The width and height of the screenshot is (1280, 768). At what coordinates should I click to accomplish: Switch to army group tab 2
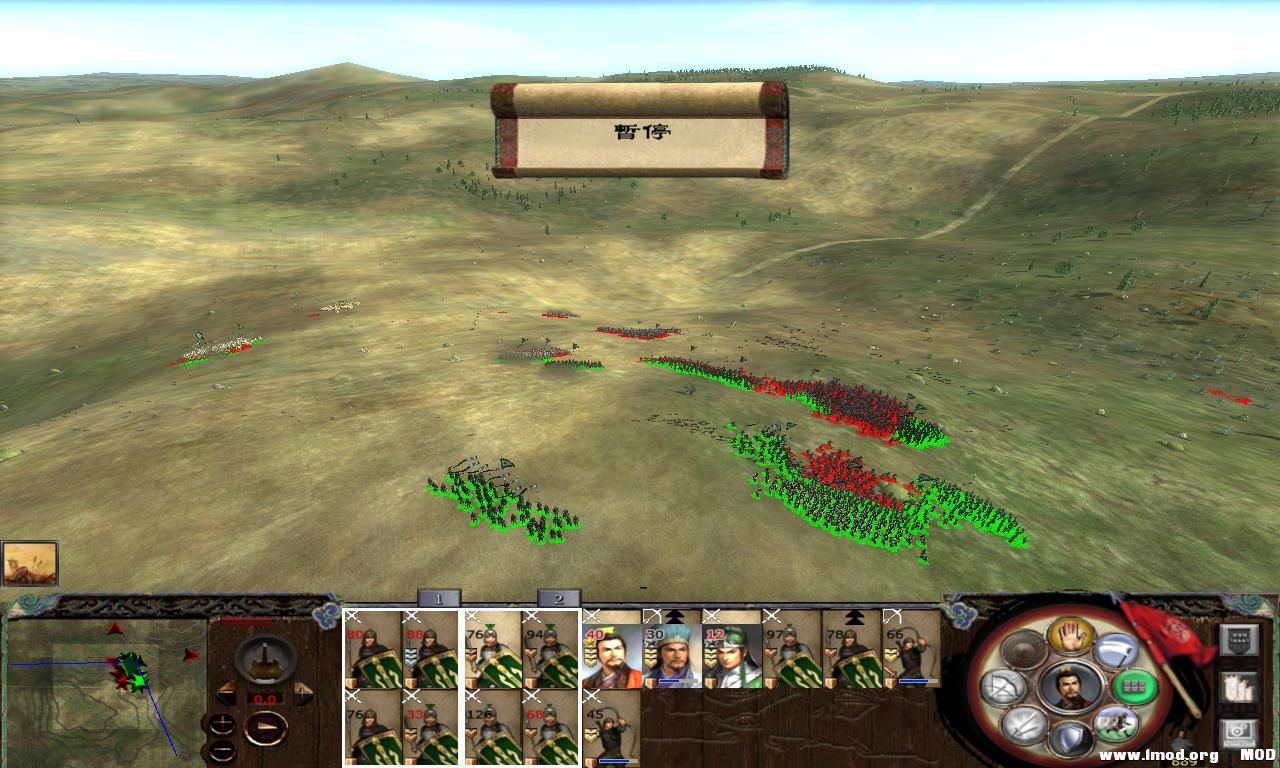pyautogui.click(x=561, y=600)
